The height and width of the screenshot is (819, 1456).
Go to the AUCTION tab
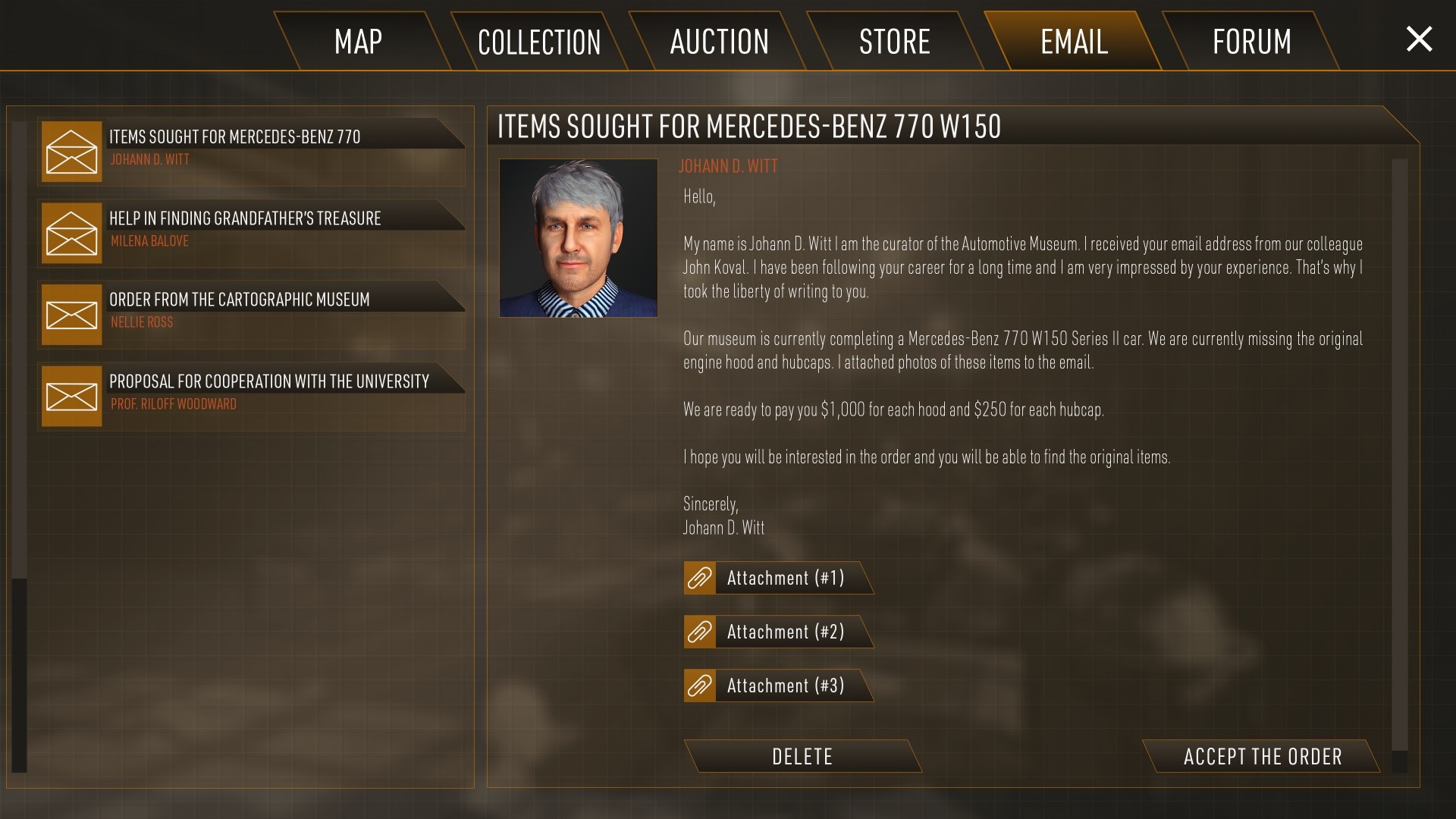(718, 42)
